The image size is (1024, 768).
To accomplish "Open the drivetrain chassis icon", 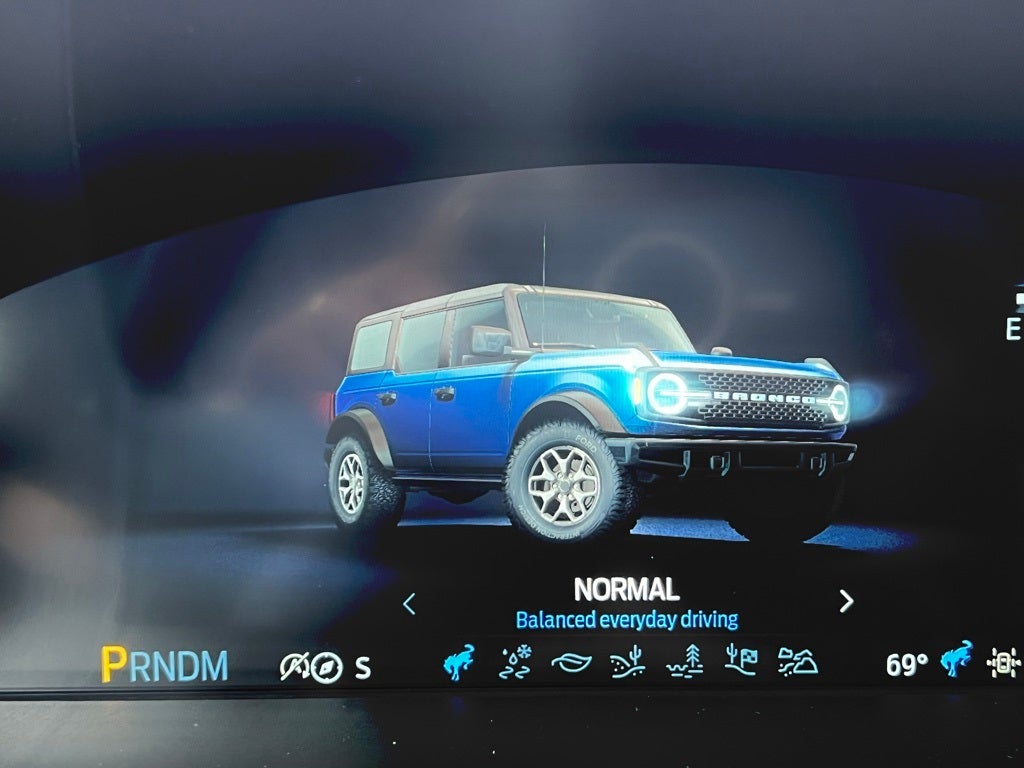I will [1003, 663].
